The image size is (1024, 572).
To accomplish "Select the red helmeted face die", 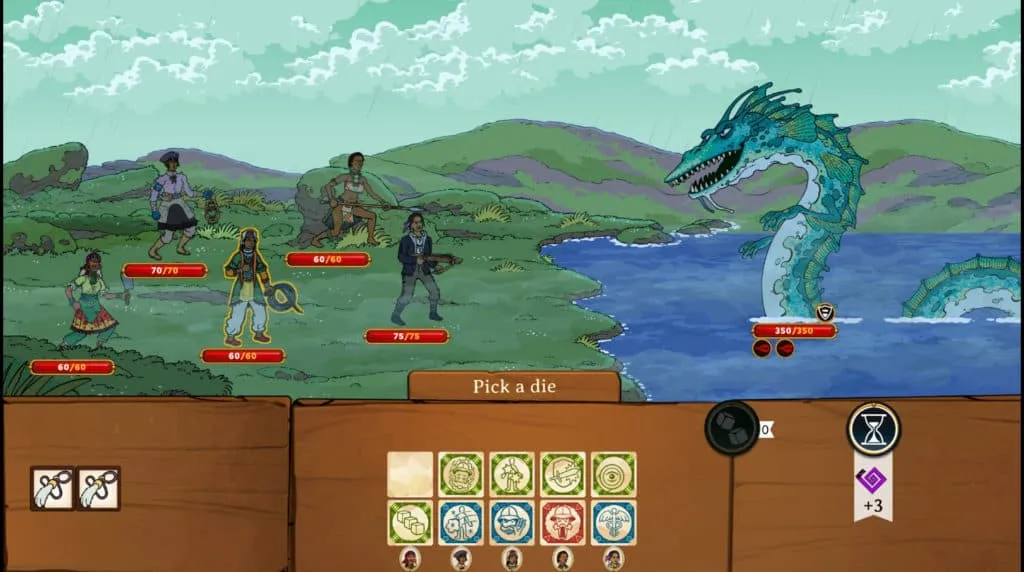I will coord(563,522).
